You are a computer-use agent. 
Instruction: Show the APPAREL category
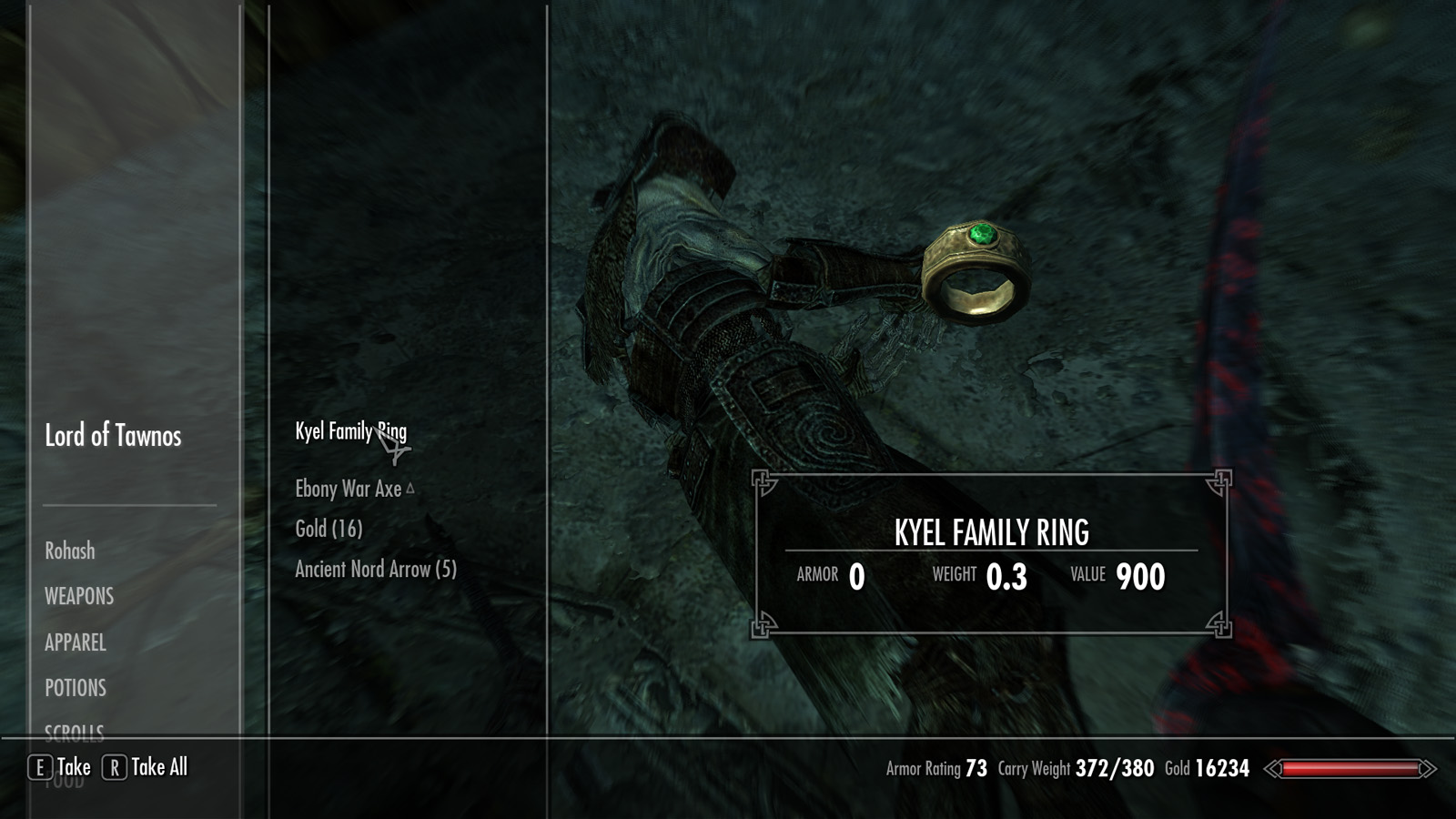(x=76, y=642)
